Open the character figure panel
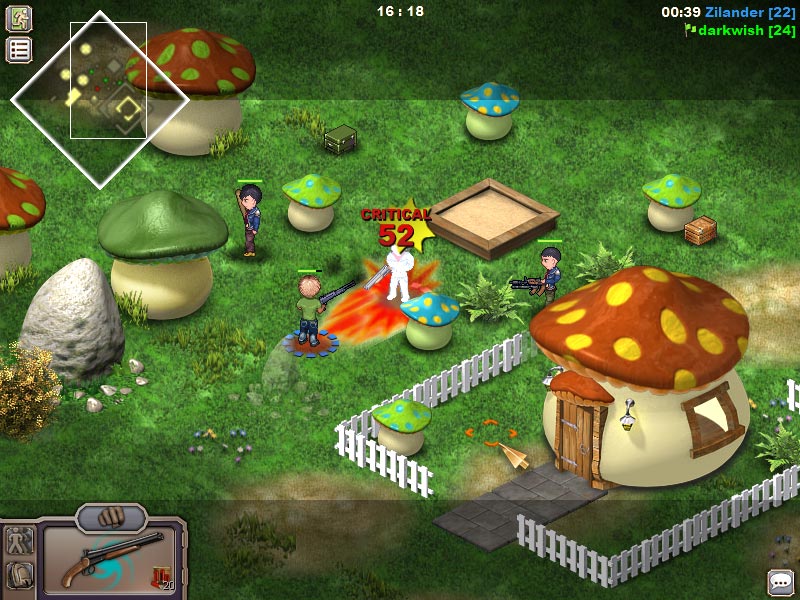The width and height of the screenshot is (800, 600). click(19, 541)
